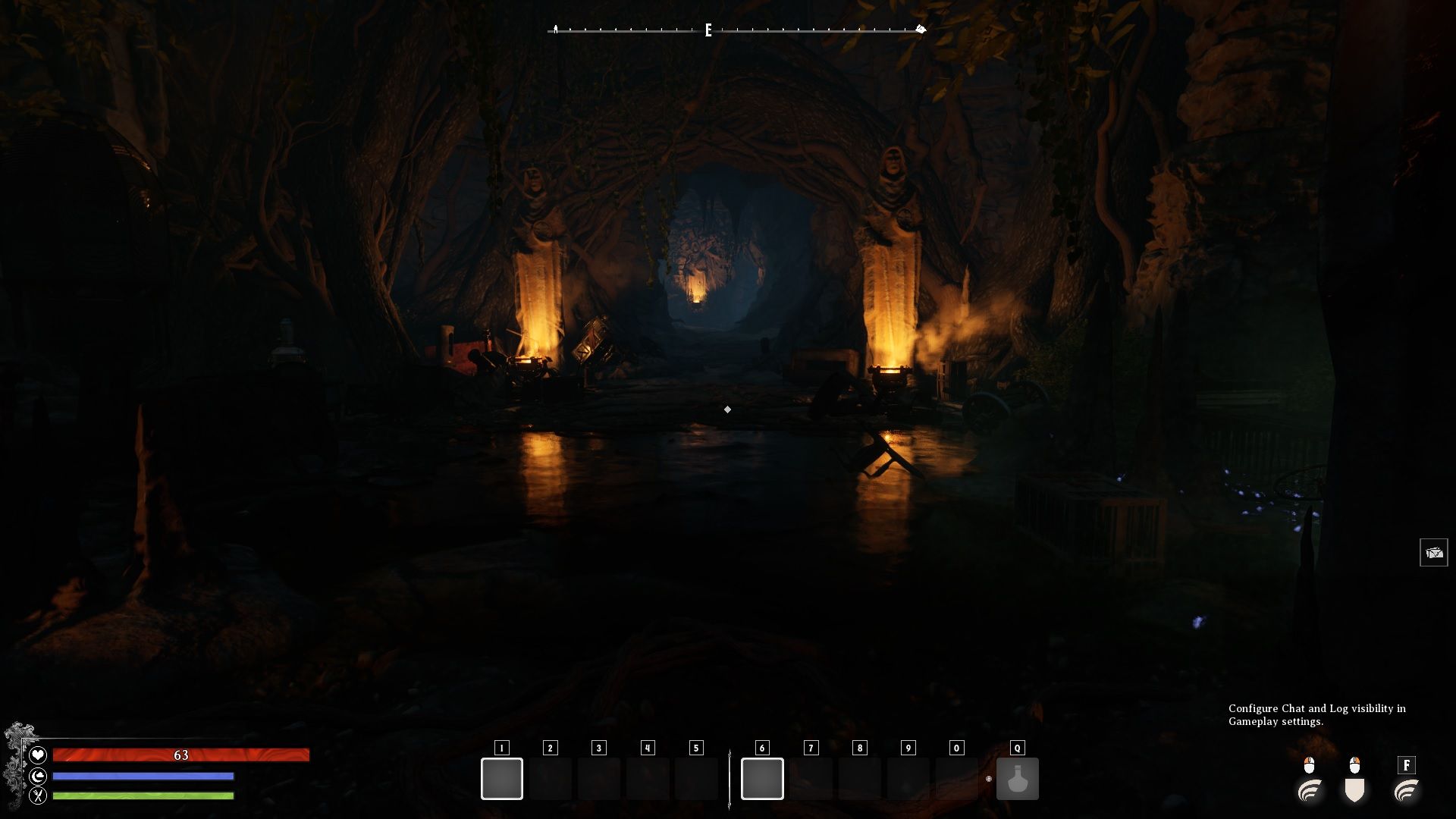Image resolution: width=1456 pixels, height=819 pixels.
Task: Click hotbar slot 0
Action: [x=955, y=777]
